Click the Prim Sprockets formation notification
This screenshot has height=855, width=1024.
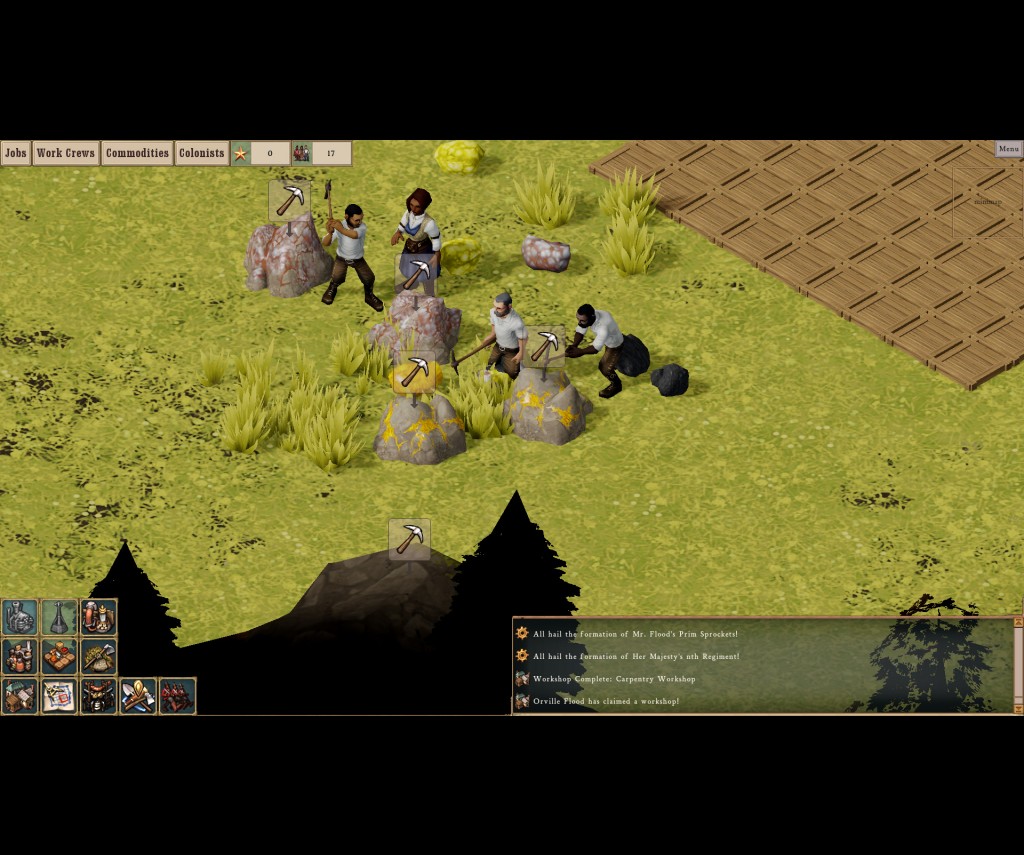click(x=635, y=634)
